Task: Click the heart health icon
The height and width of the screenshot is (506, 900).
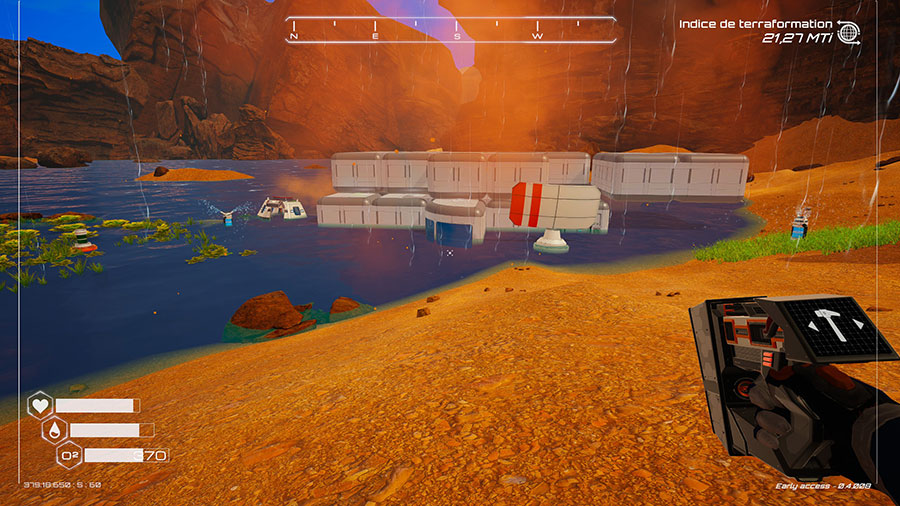Action: tap(40, 405)
